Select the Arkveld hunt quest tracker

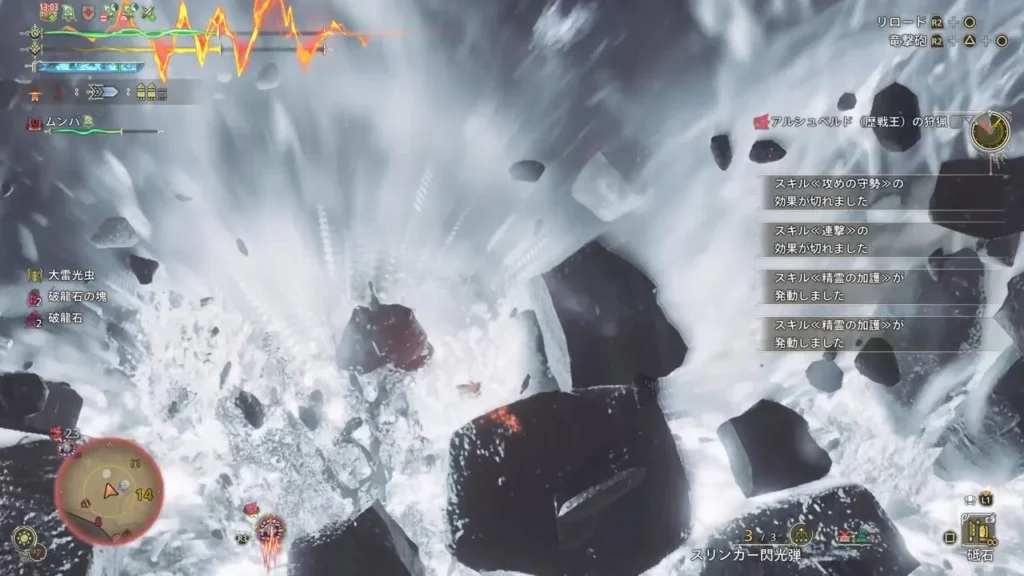click(x=854, y=122)
